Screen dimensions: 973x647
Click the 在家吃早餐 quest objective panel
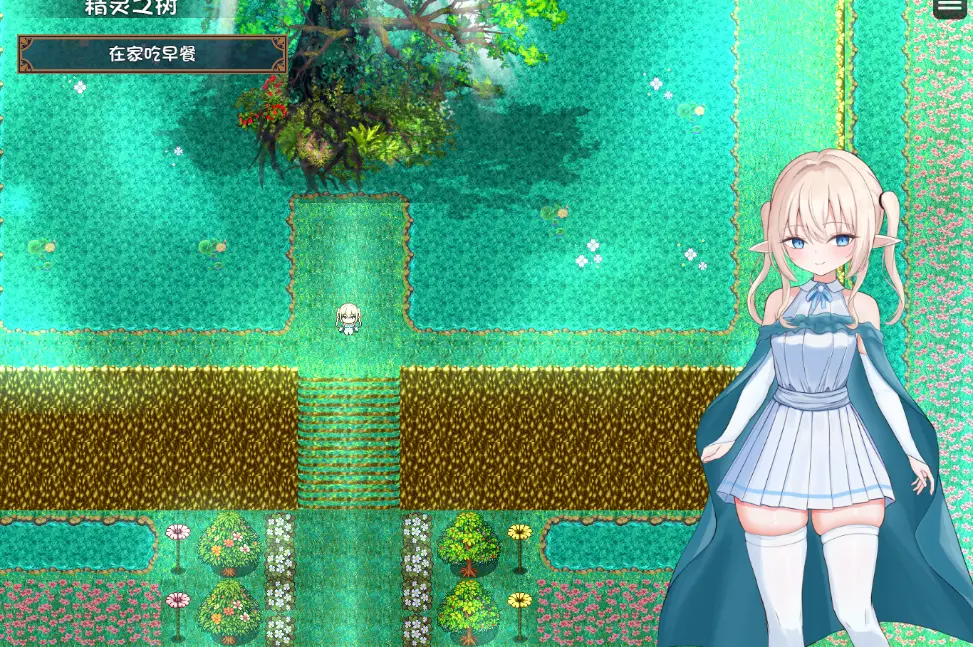(152, 54)
